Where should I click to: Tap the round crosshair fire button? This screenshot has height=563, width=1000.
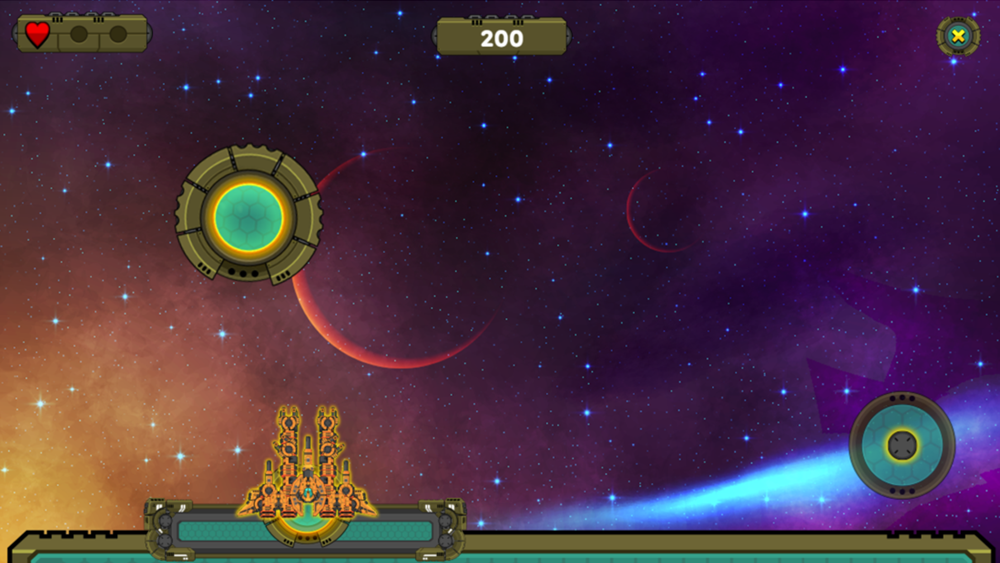(902, 444)
